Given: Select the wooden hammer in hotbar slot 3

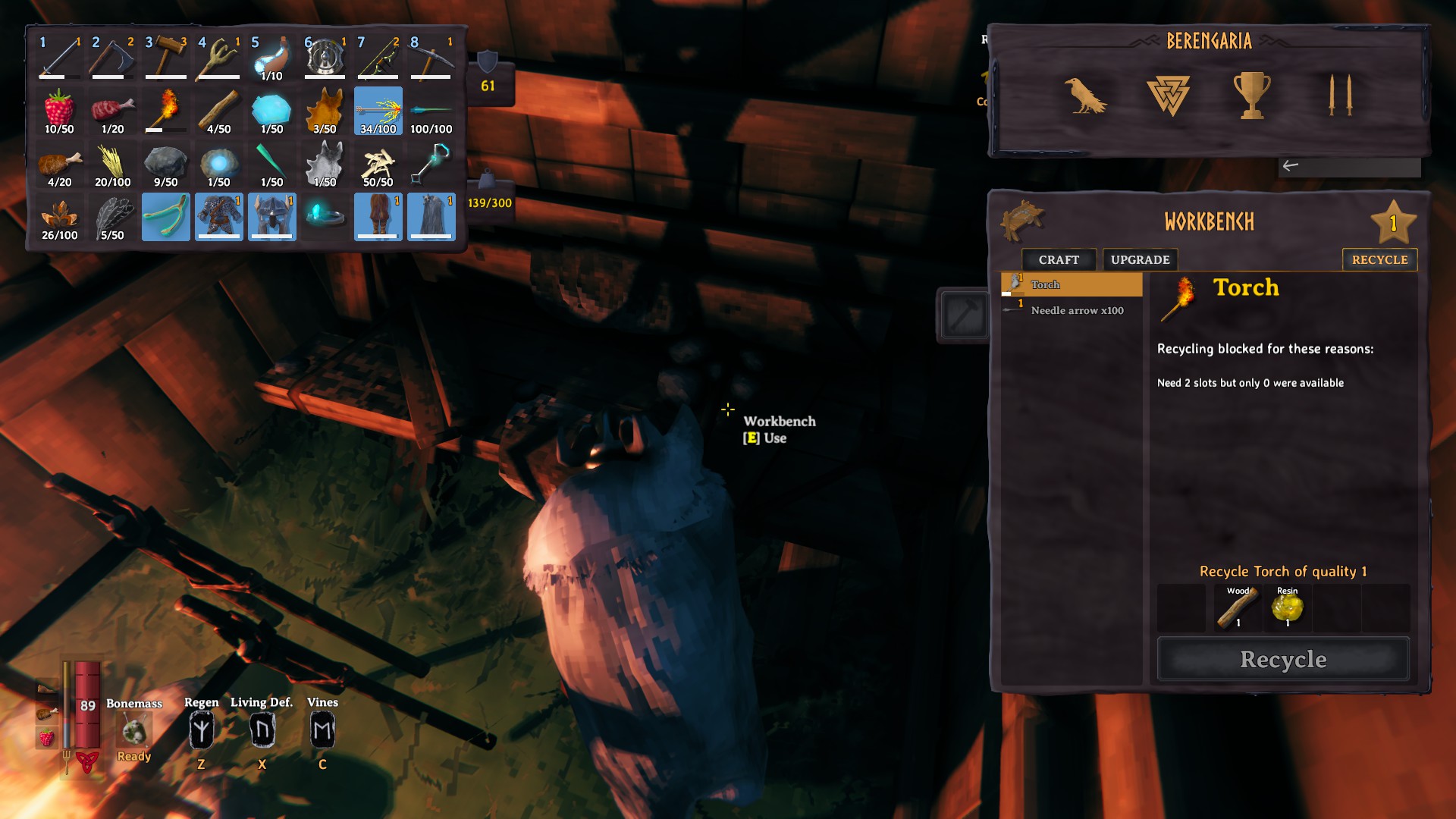Looking at the screenshot, I should 166,58.
